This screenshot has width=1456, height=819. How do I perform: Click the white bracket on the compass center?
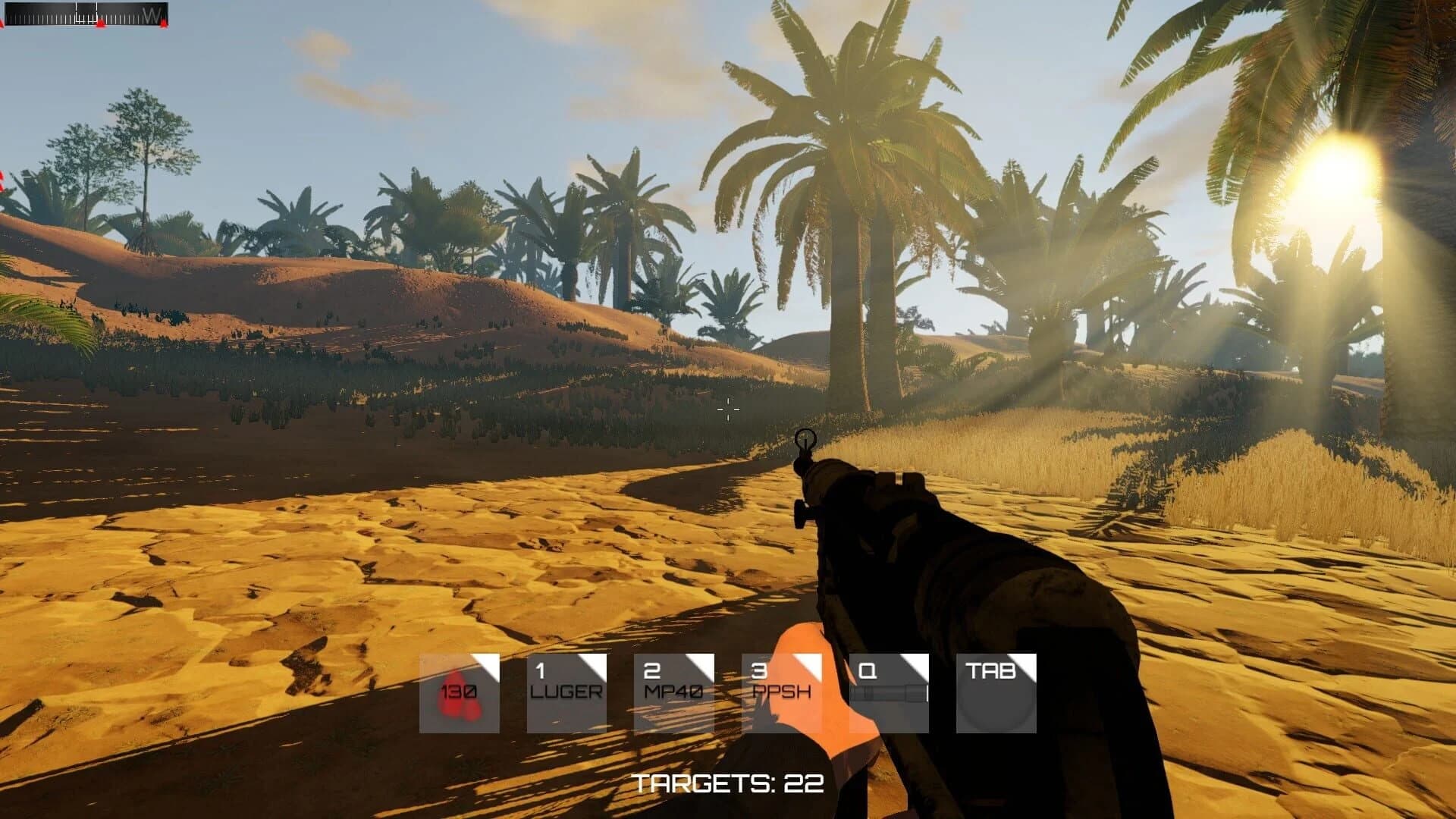pos(86,12)
